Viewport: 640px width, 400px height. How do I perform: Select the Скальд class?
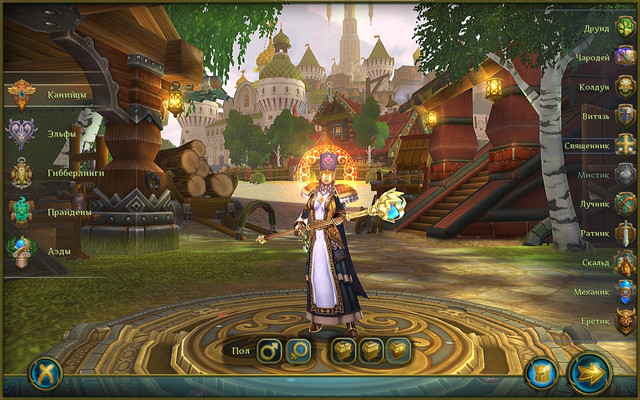(x=625, y=263)
